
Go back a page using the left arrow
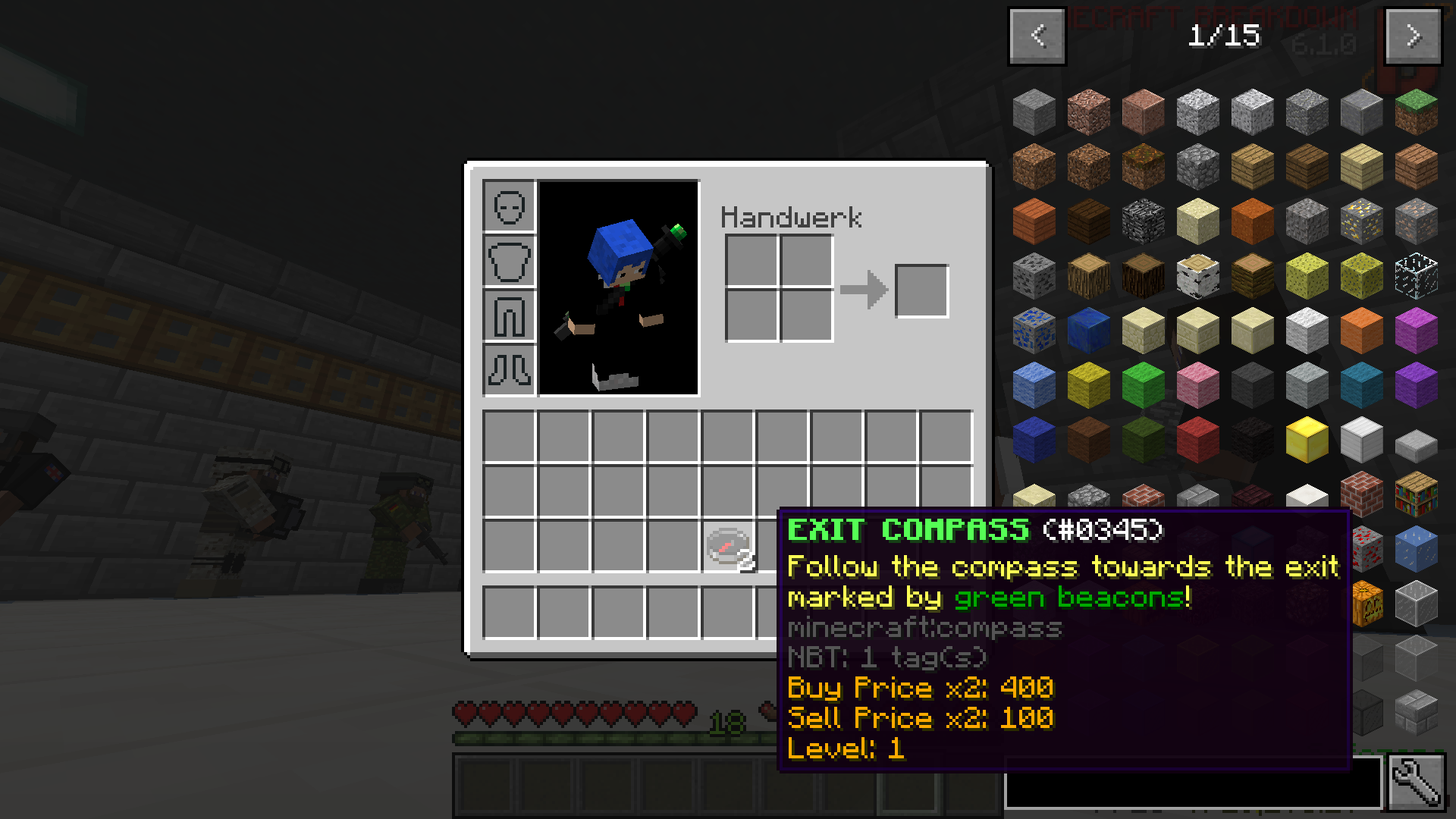1037,35
